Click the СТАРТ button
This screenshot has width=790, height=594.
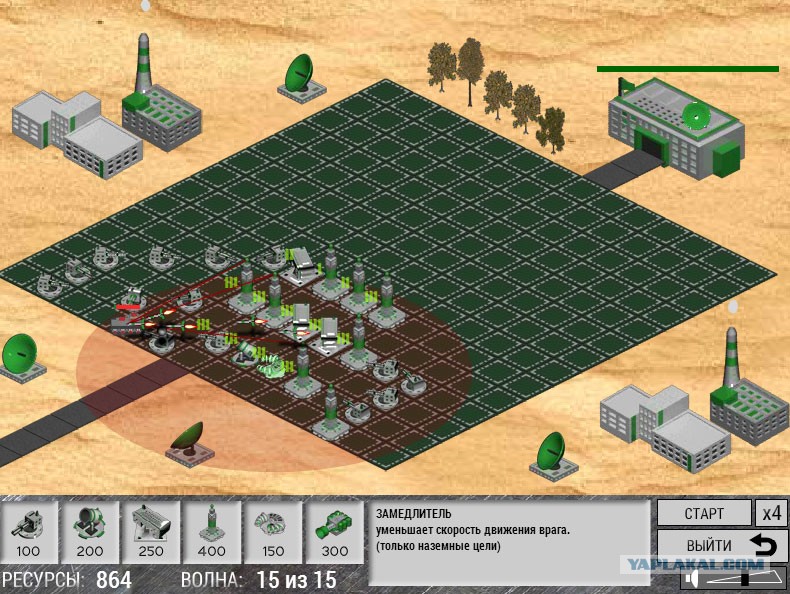pyautogui.click(x=703, y=513)
